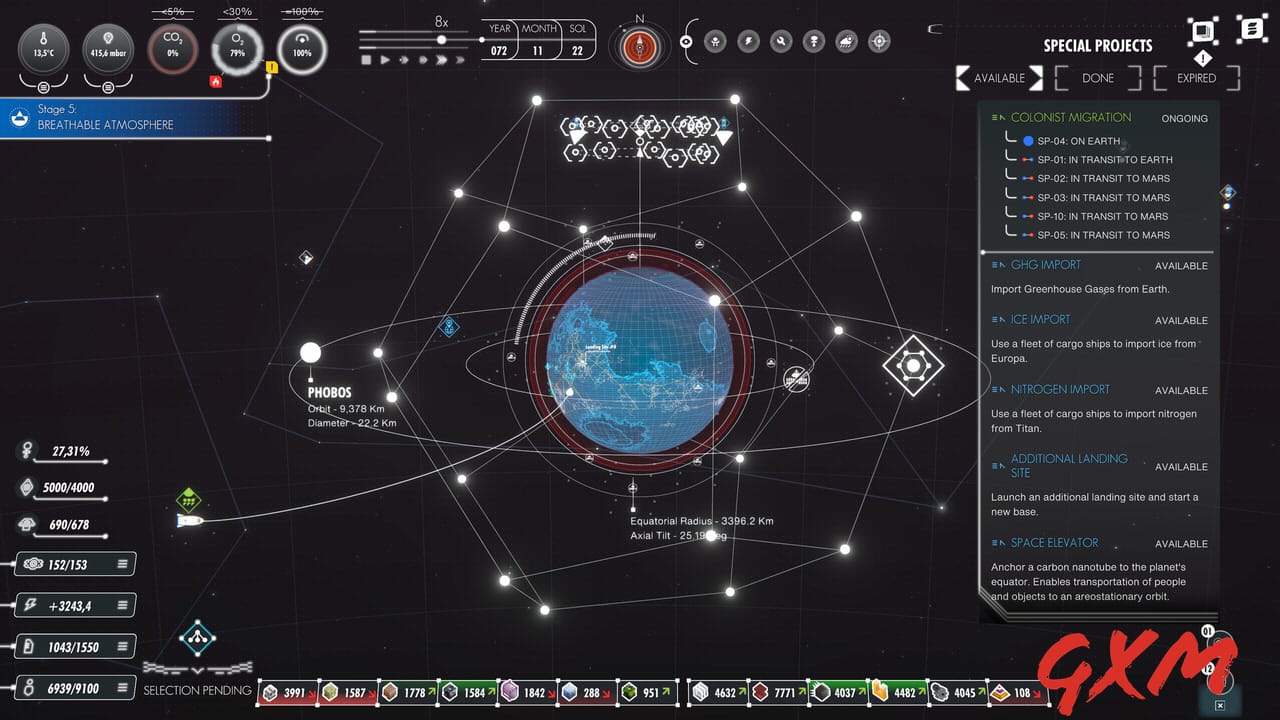Open the weather overlay icon
Viewport: 1280px width, 720px height.
(x=845, y=41)
